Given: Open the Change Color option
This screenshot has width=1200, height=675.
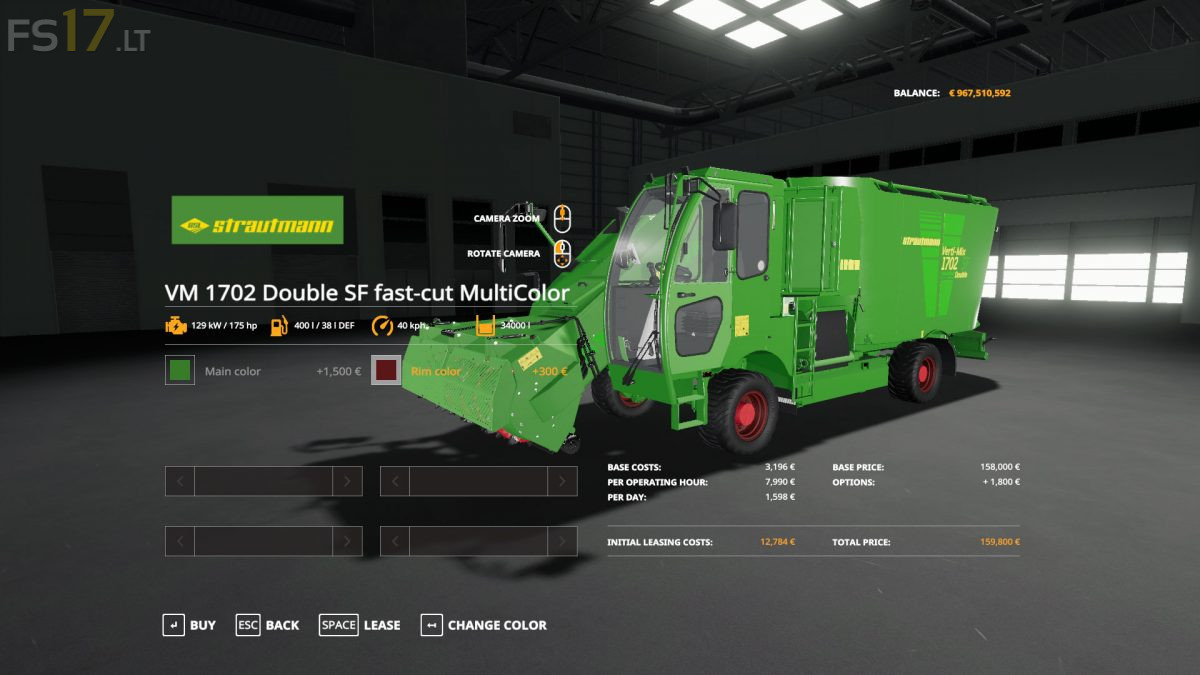Looking at the screenshot, I should click(x=484, y=625).
